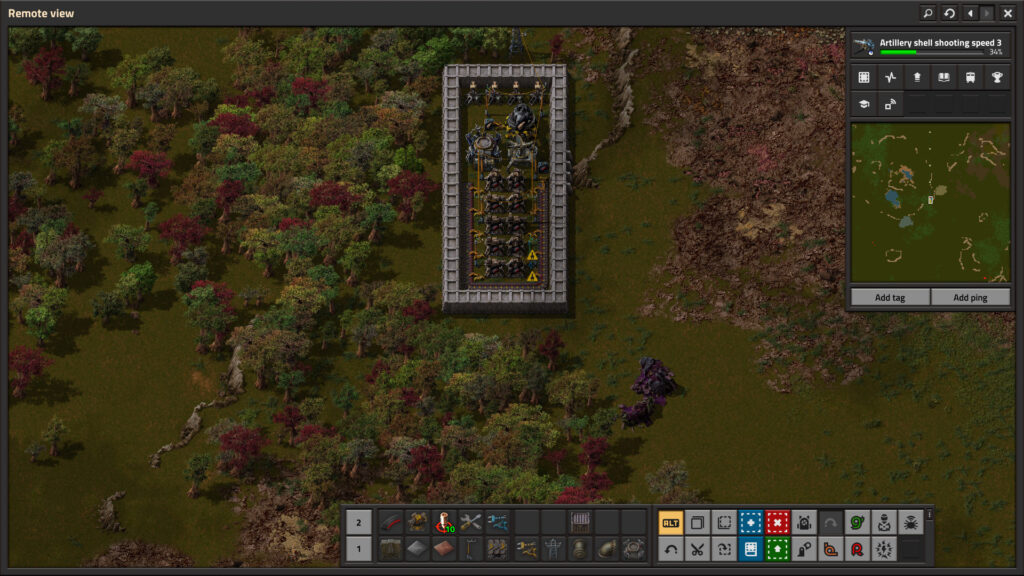Close the Remote view window
The width and height of the screenshot is (1024, 576).
tap(1007, 13)
